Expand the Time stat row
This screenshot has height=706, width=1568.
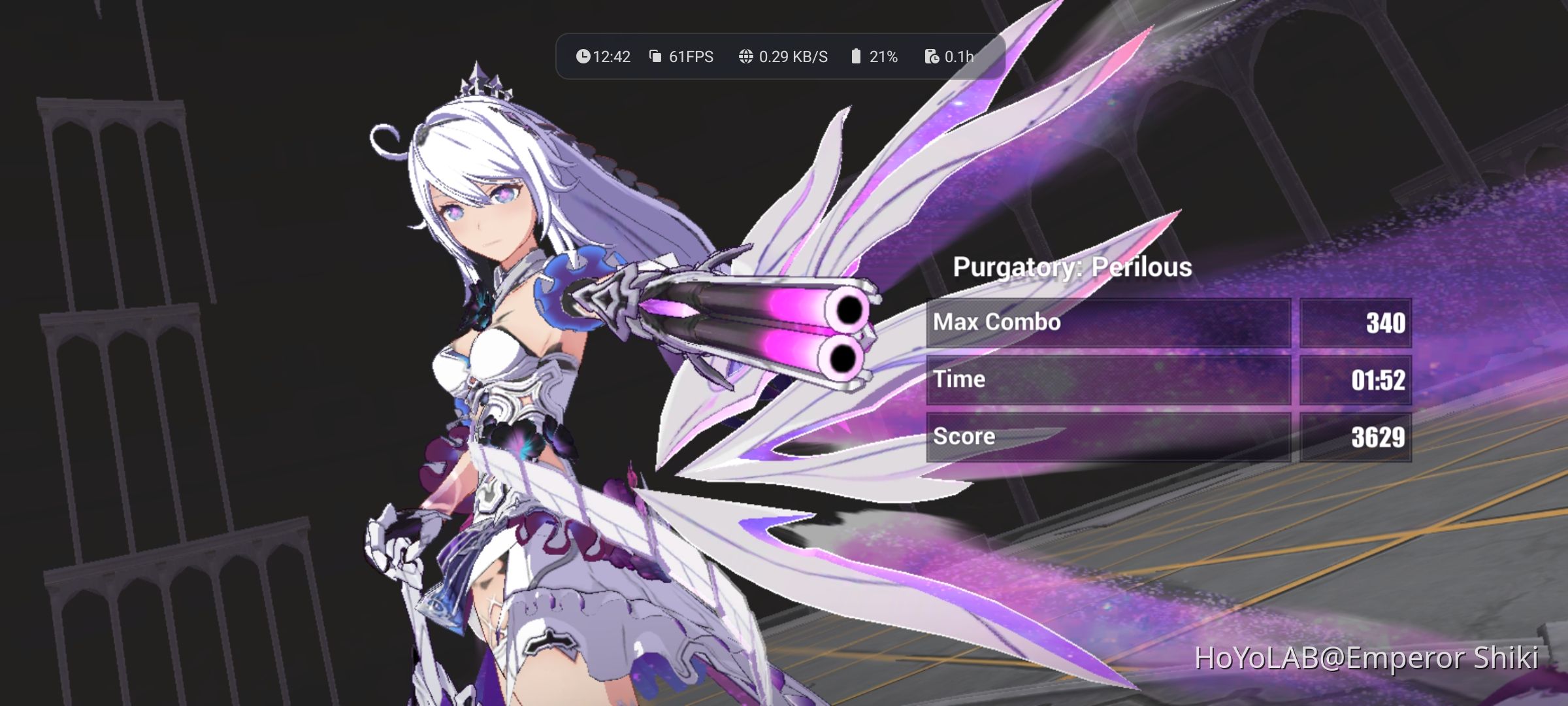coord(1111,379)
